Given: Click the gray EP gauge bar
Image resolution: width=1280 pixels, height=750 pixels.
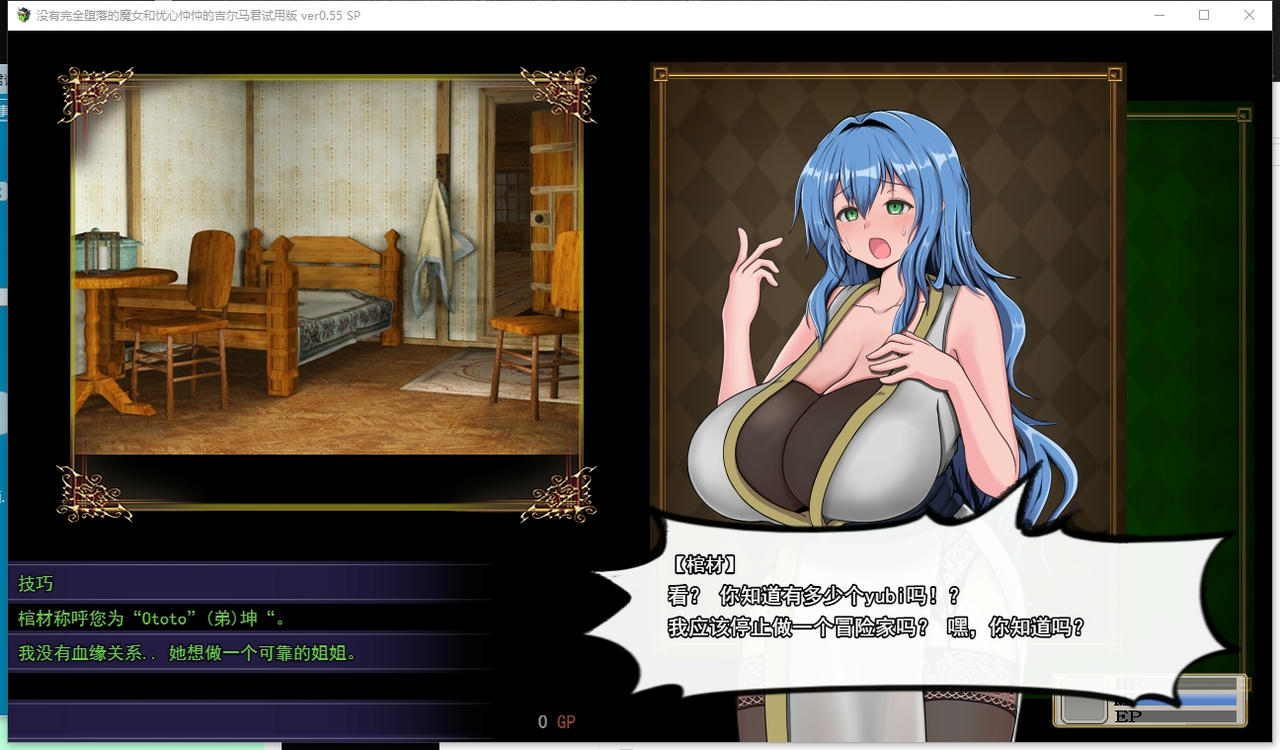Looking at the screenshot, I should [x=1190, y=714].
